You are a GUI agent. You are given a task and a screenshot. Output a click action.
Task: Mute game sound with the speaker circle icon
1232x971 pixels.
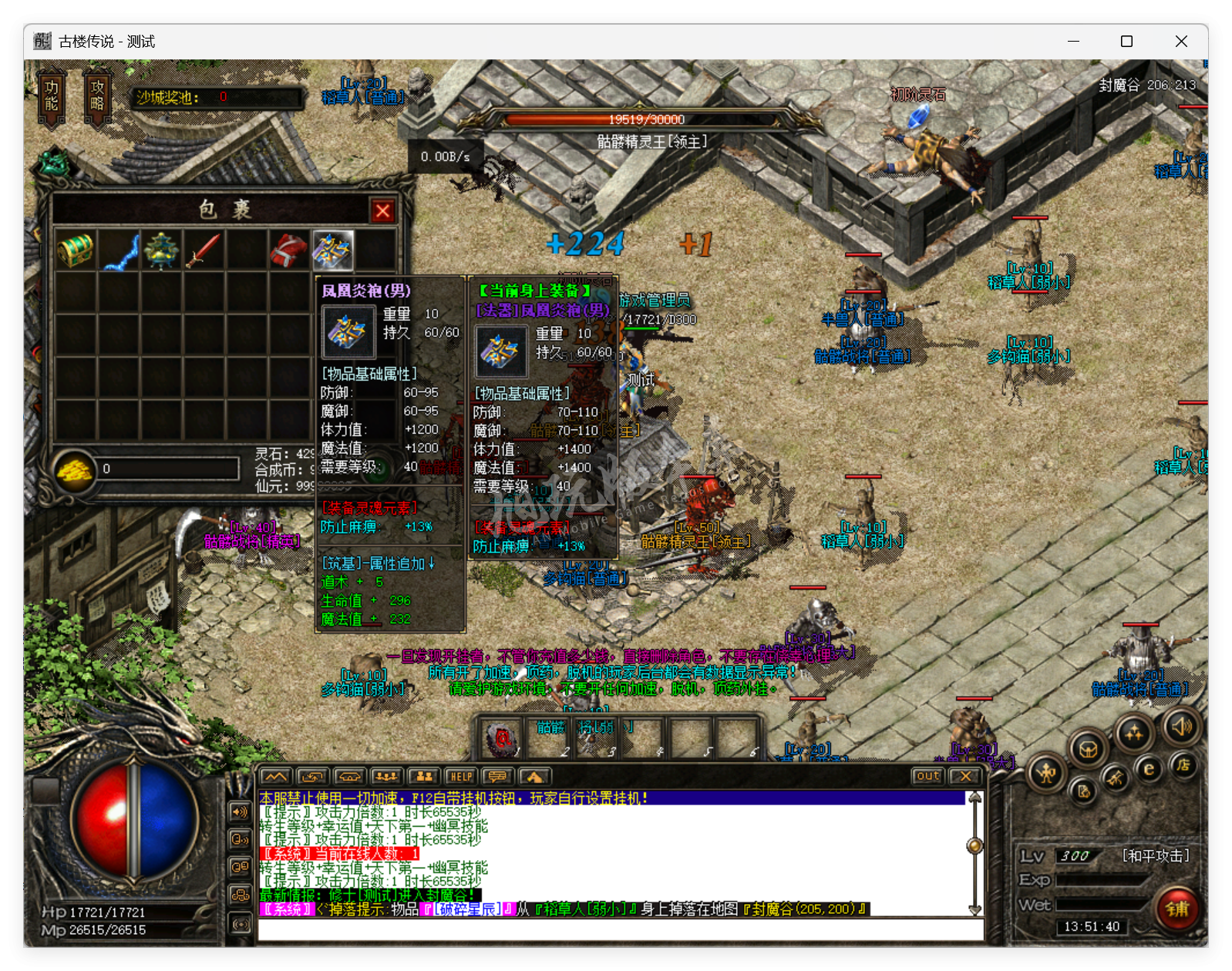click(1183, 727)
